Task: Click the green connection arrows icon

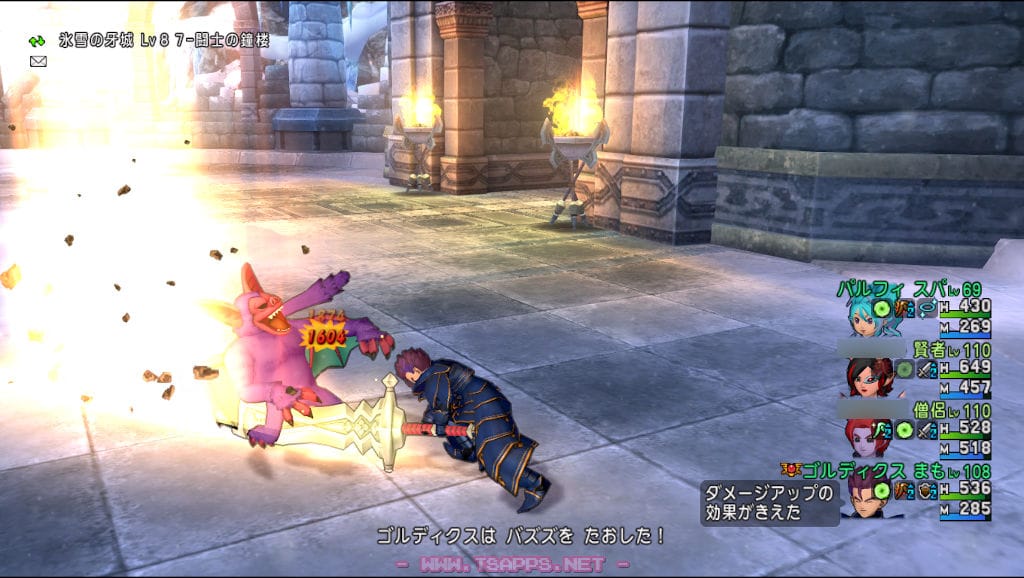Action: (x=37, y=41)
